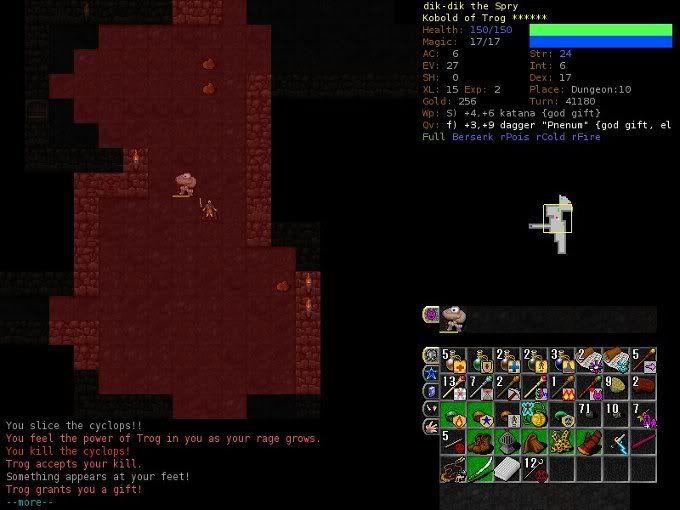The height and width of the screenshot is (510, 680).
Task: Choose the lightning-bolt dagger slot
Action: click(x=615, y=442)
